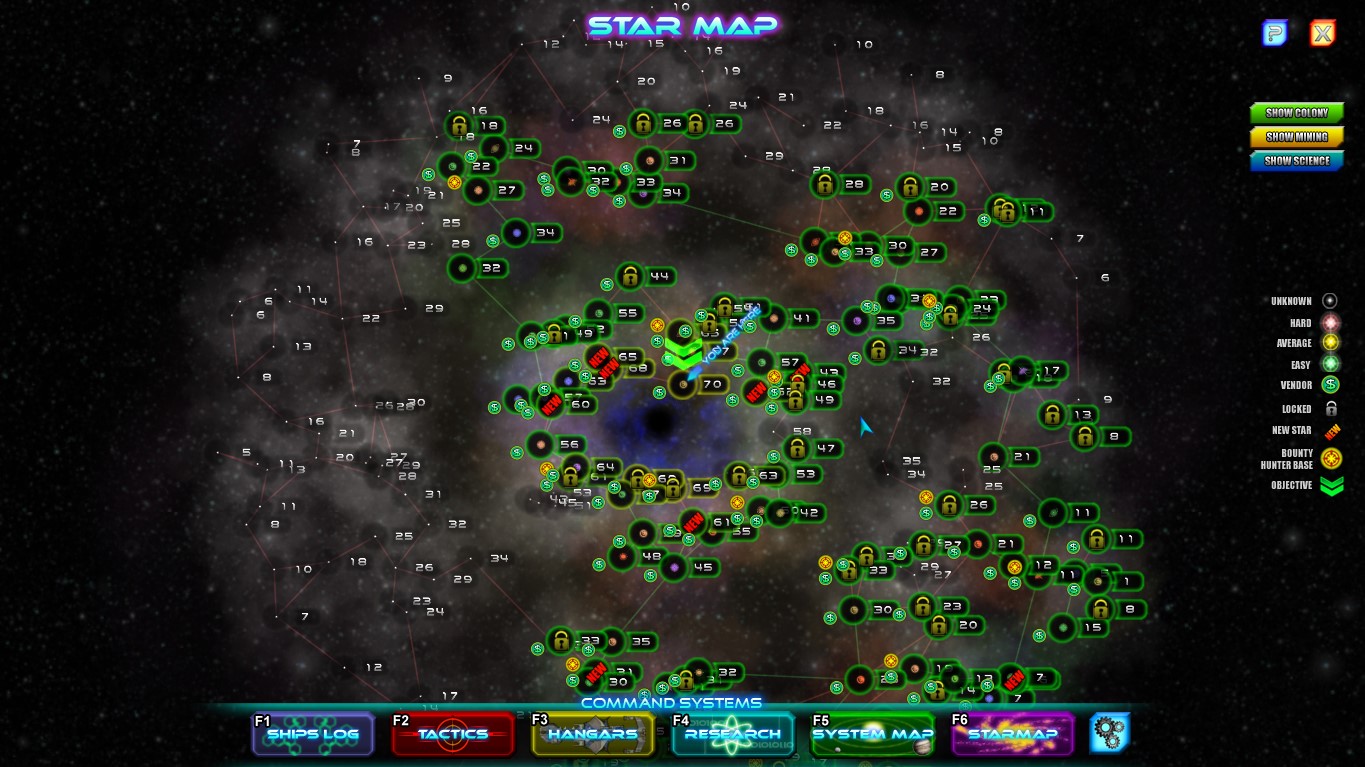Toggle the Show Mining filter
The width and height of the screenshot is (1365, 767).
pos(1296,137)
